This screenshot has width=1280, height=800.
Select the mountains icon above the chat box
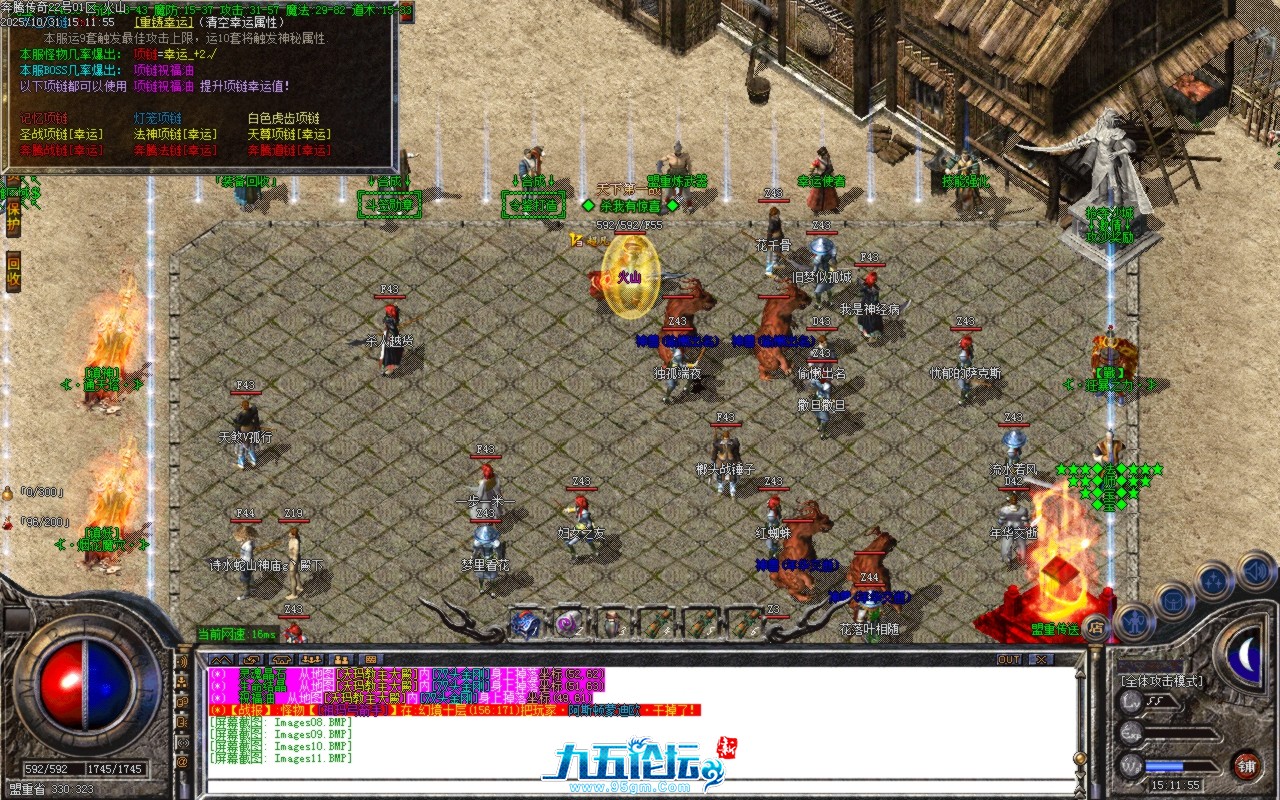pos(220,658)
